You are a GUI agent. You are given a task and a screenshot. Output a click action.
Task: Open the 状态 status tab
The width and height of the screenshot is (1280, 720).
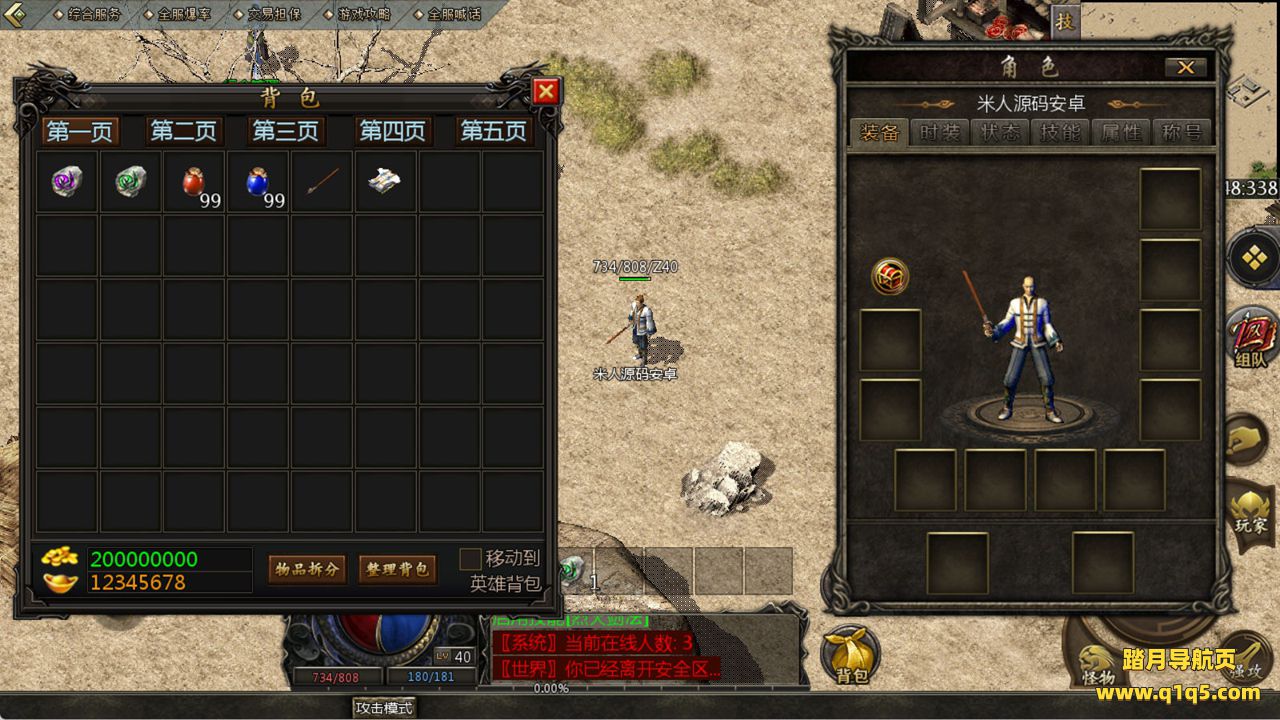point(1001,133)
